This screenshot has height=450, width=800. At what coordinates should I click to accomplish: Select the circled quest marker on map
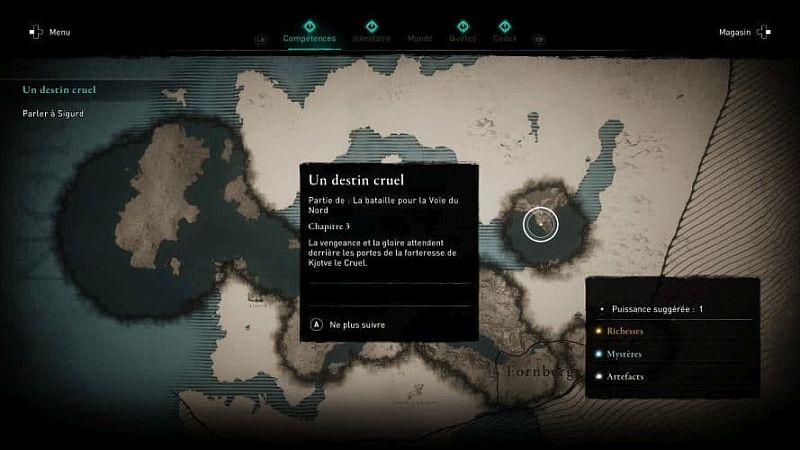[541, 223]
